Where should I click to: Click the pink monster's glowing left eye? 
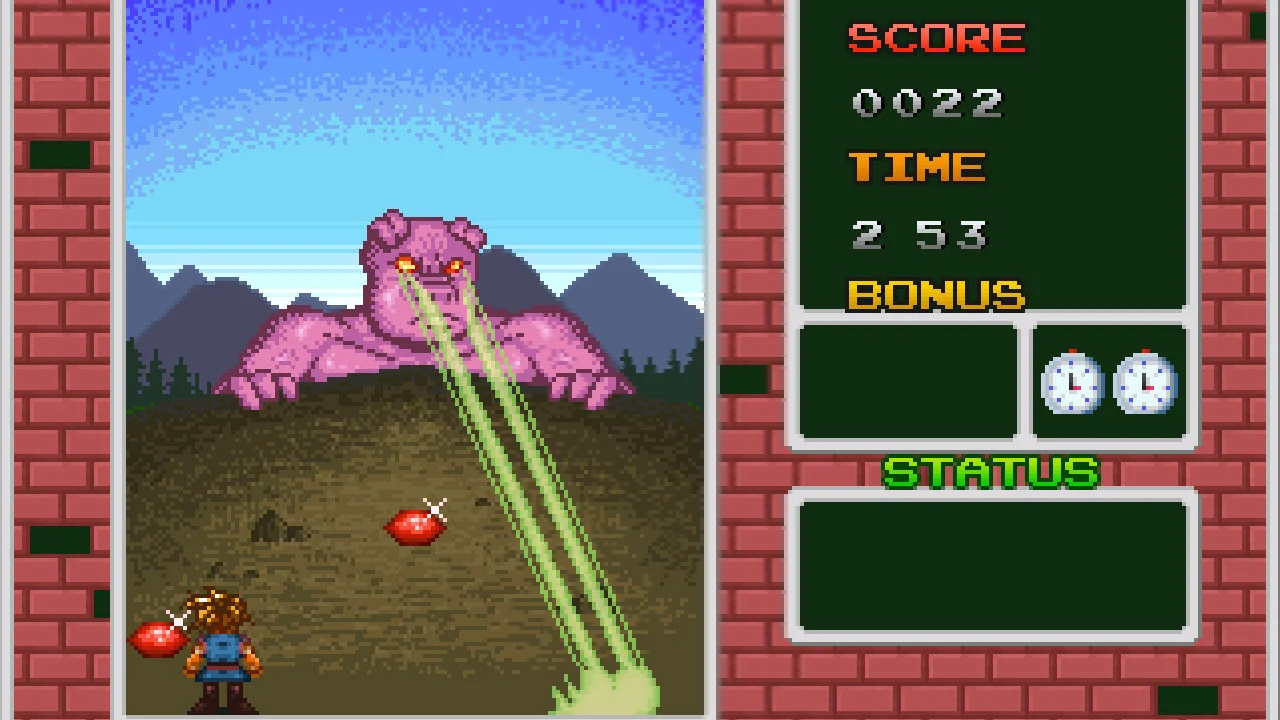pos(404,262)
